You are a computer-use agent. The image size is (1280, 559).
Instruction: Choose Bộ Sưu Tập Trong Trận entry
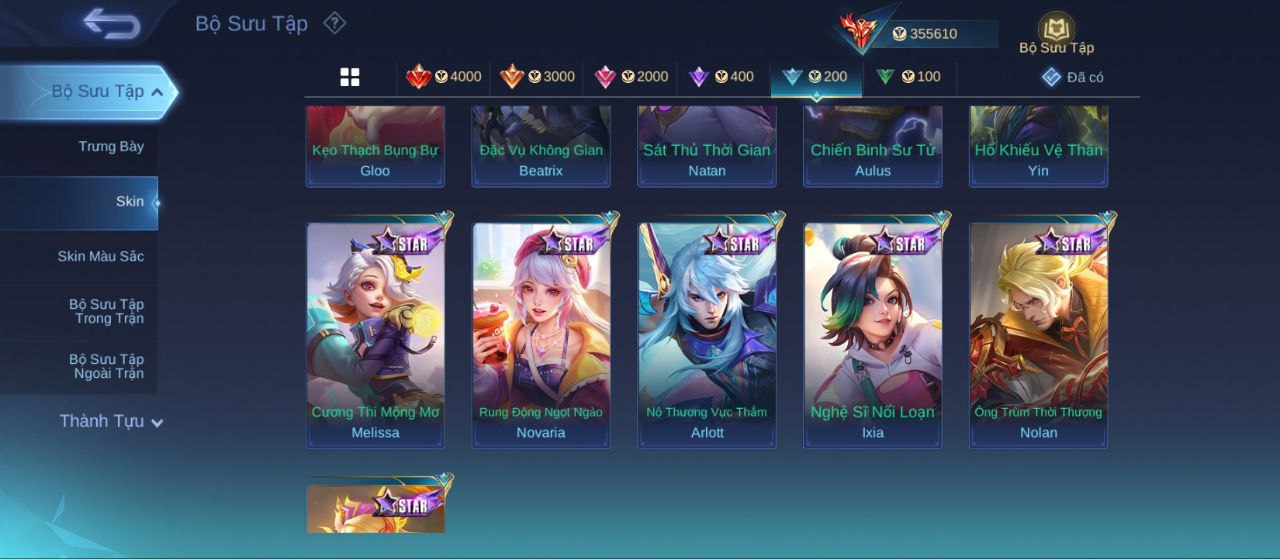106,312
